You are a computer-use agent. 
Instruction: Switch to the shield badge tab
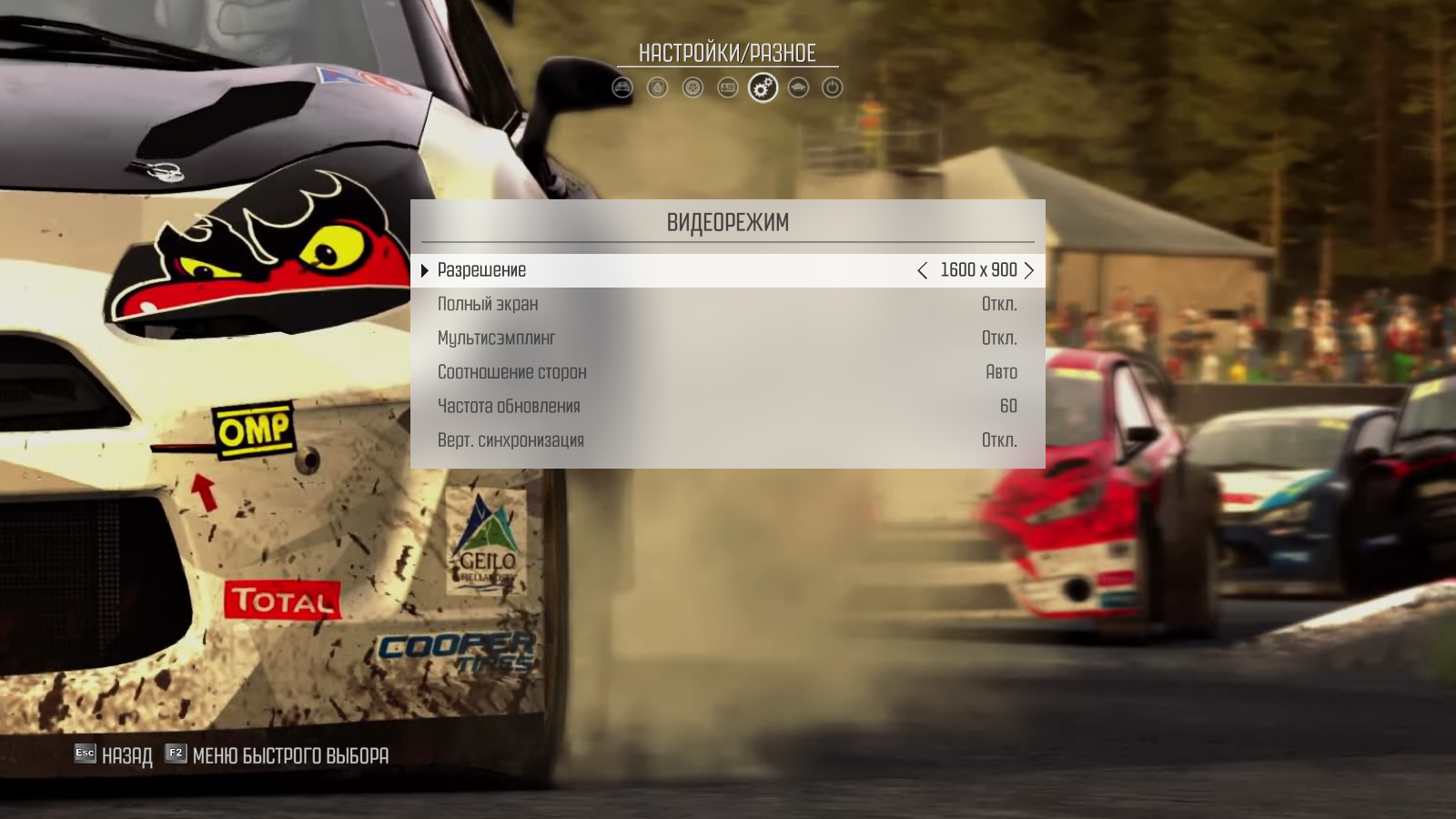[657, 87]
